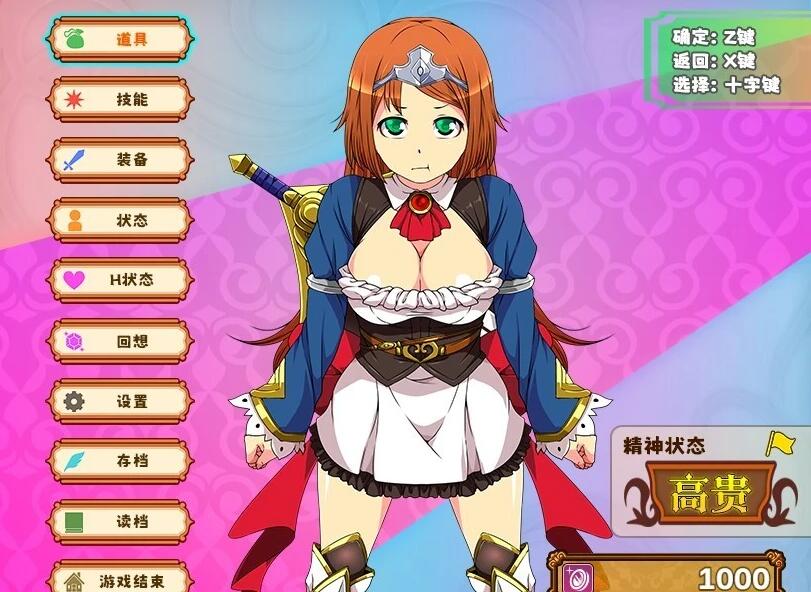Choose the H状态 menu entry

(x=120, y=280)
